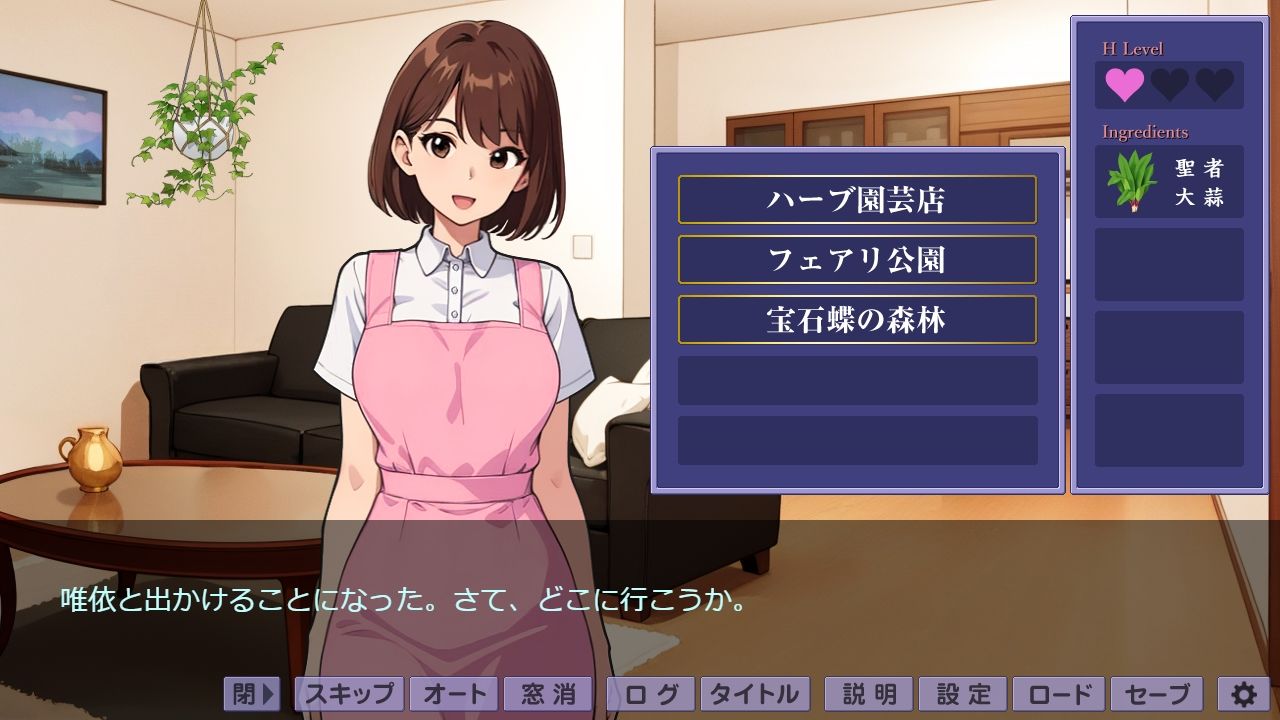Screen dimensions: 1280x720
Task: Collapse the bottom toolbar with the 閉 arrow
Action: (x=252, y=692)
